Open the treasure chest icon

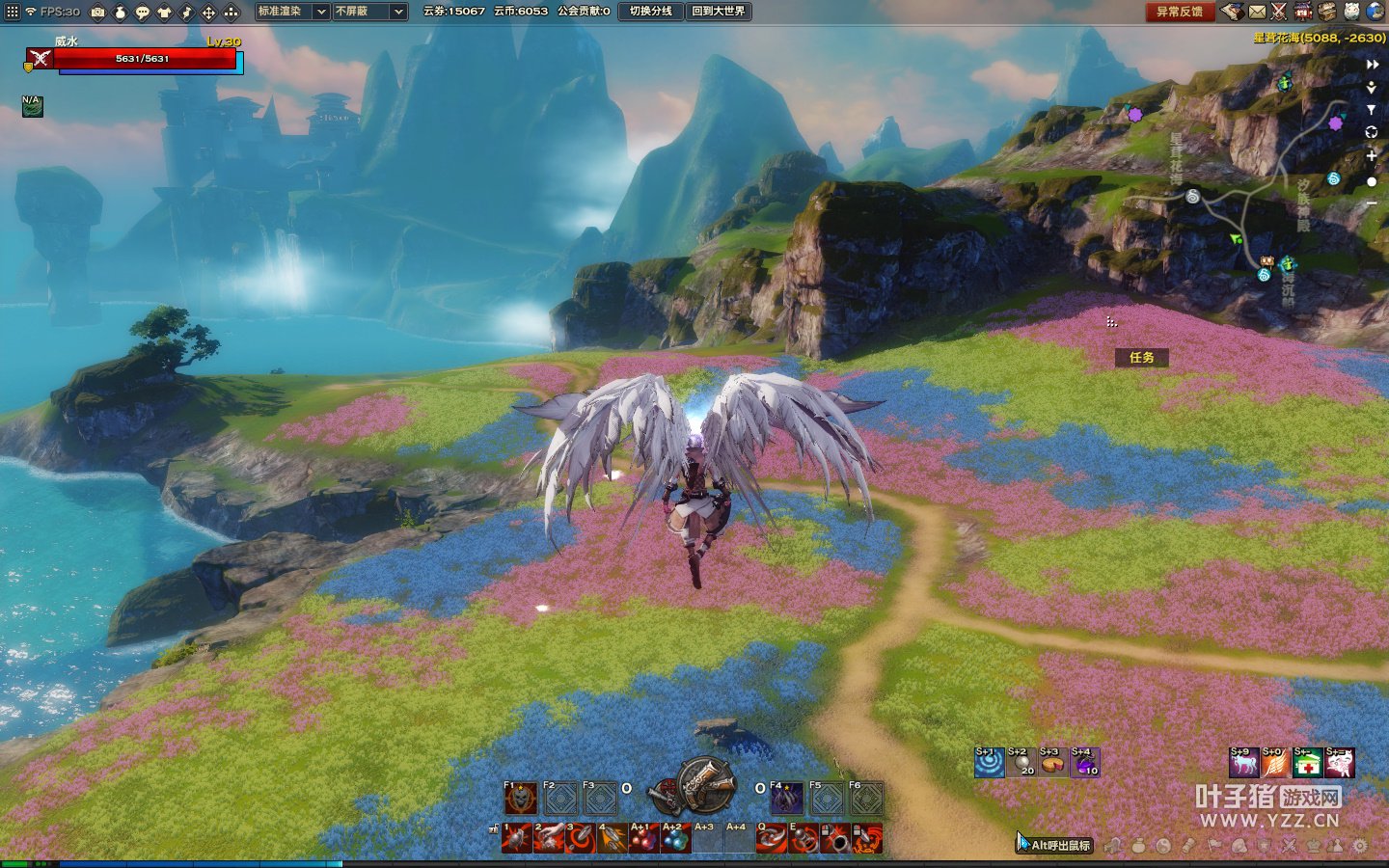[1327, 12]
